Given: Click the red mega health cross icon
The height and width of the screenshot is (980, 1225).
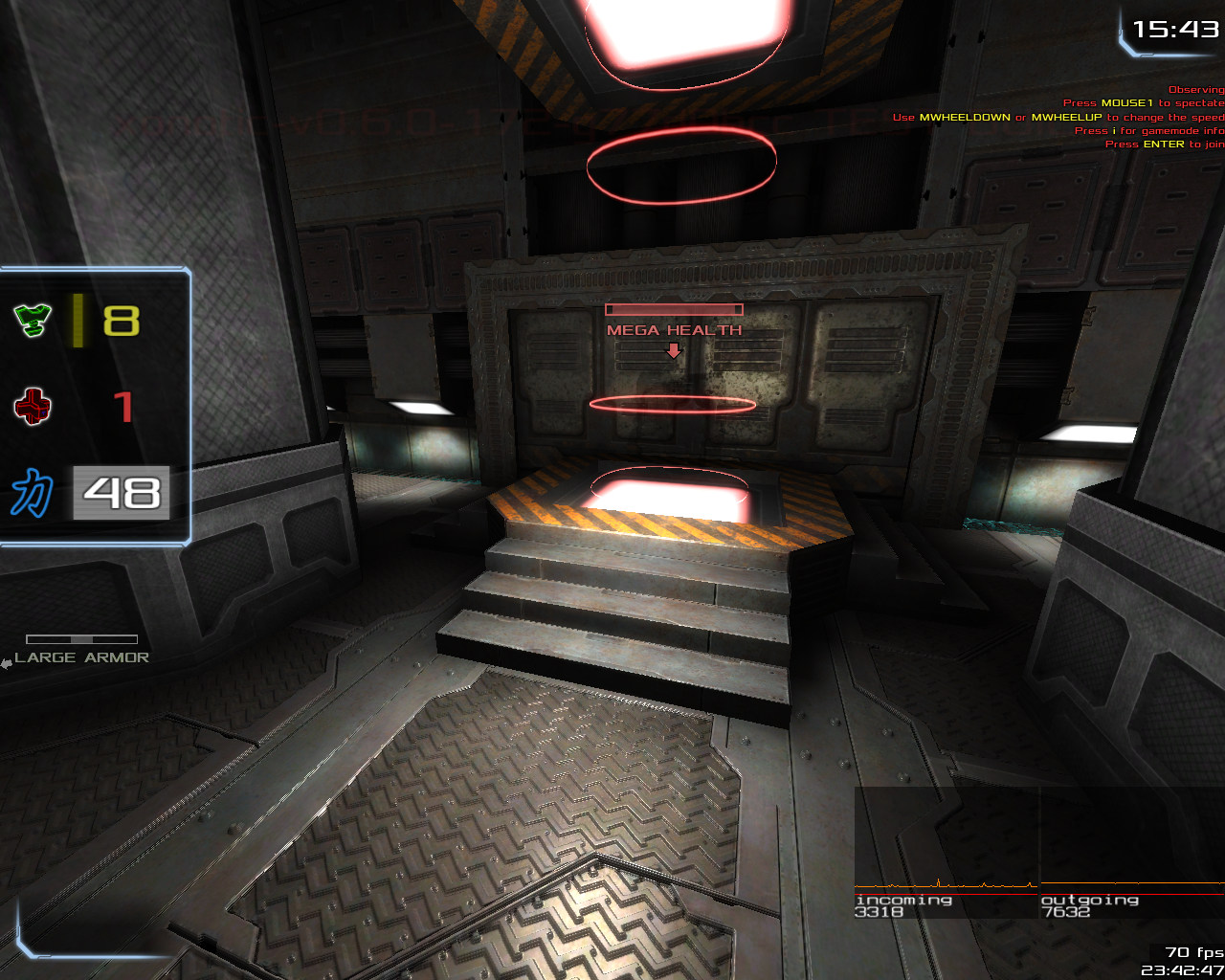Looking at the screenshot, I should click(33, 407).
